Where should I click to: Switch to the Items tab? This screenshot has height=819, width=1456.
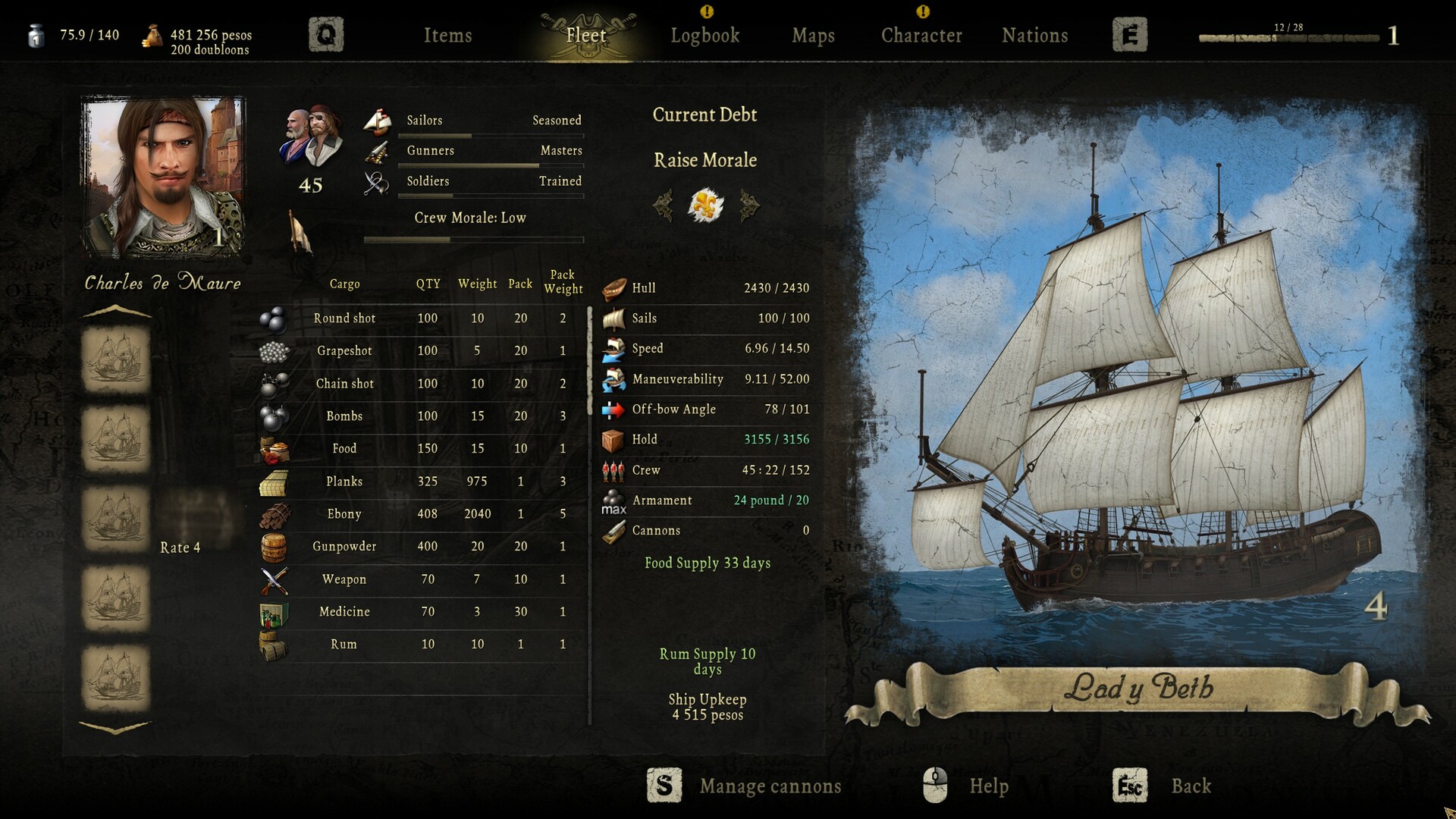[x=448, y=35]
